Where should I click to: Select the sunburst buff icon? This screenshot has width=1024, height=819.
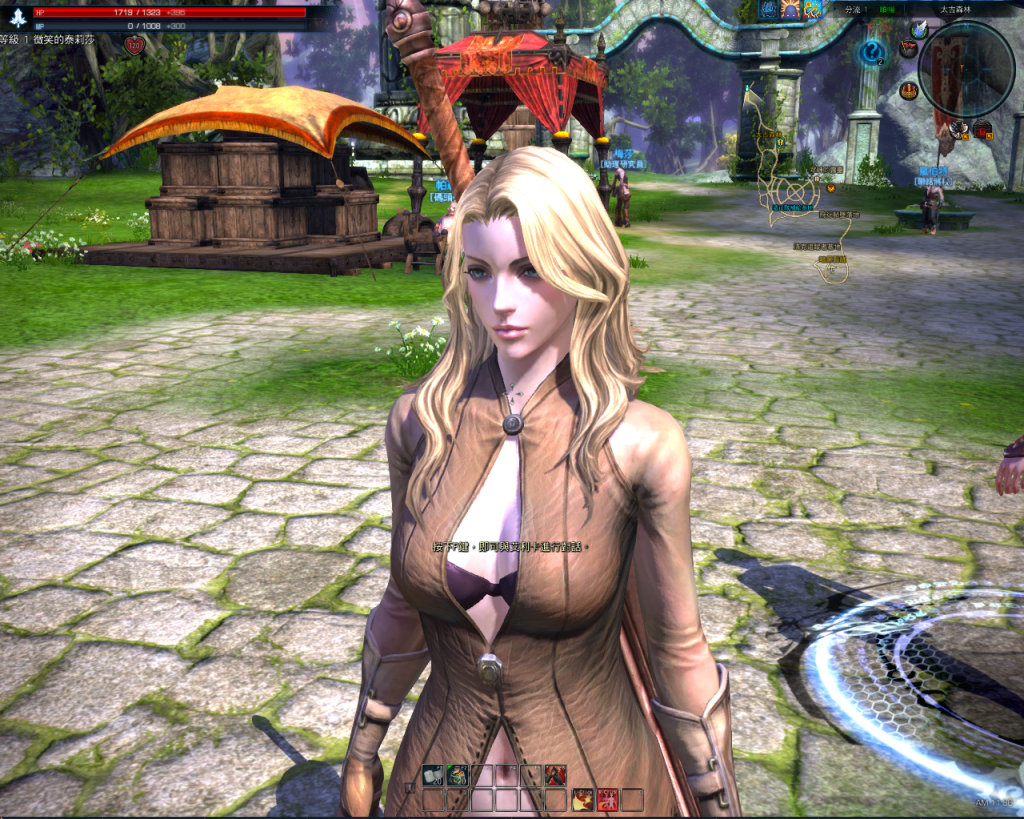coord(791,10)
